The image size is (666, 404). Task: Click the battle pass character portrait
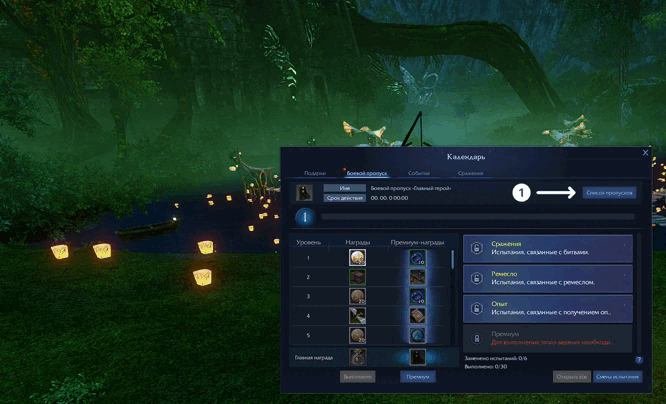click(x=305, y=191)
